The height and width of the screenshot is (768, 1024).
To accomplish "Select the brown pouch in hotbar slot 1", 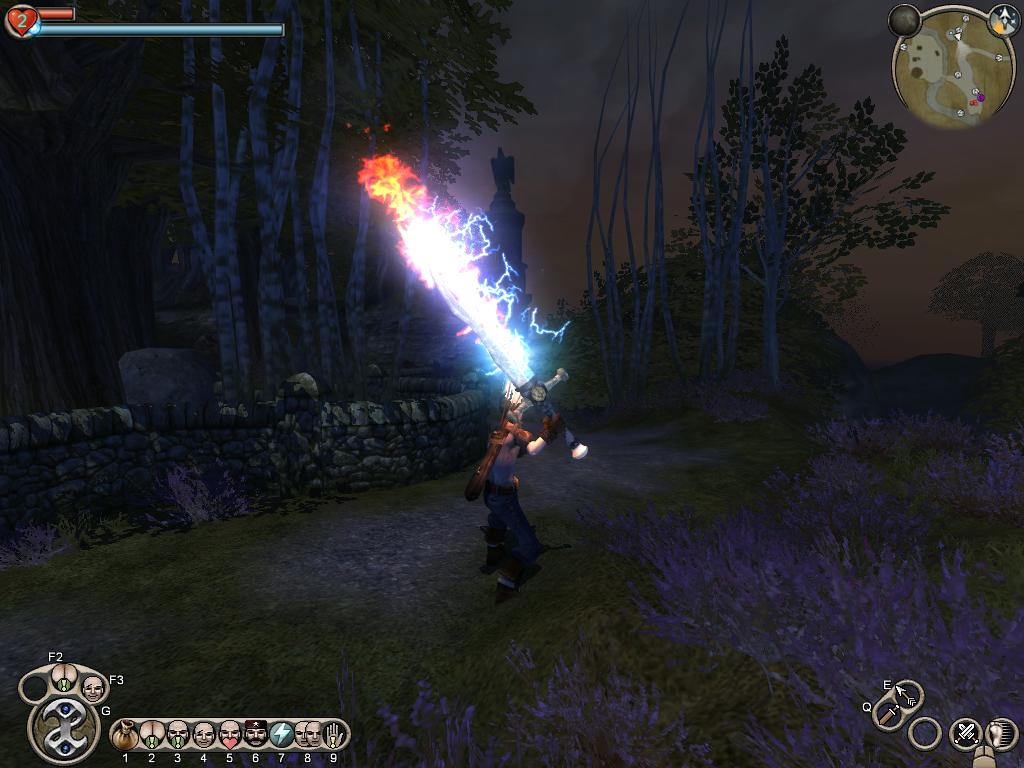I will [126, 736].
